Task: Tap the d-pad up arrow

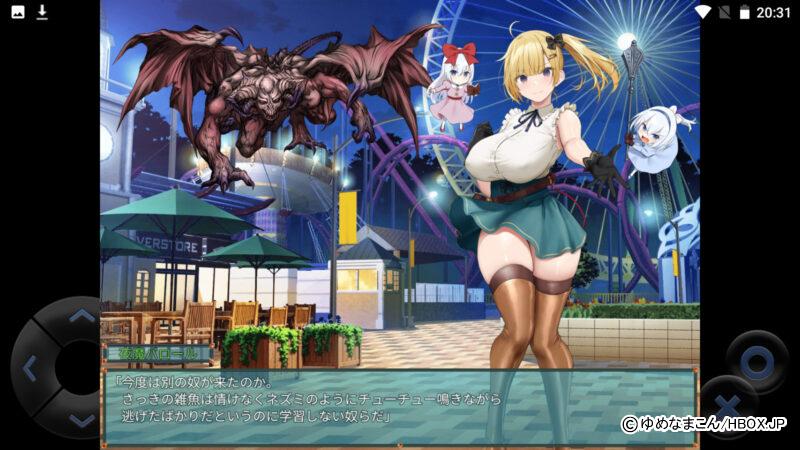Action: [x=80, y=318]
